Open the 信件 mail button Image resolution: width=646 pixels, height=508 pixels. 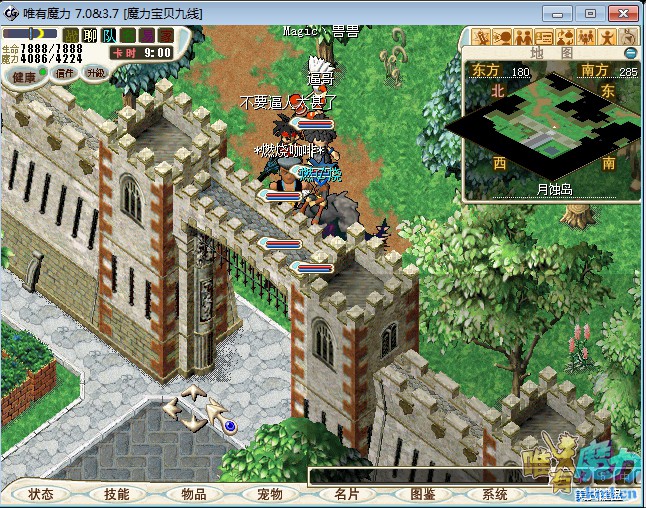click(65, 73)
